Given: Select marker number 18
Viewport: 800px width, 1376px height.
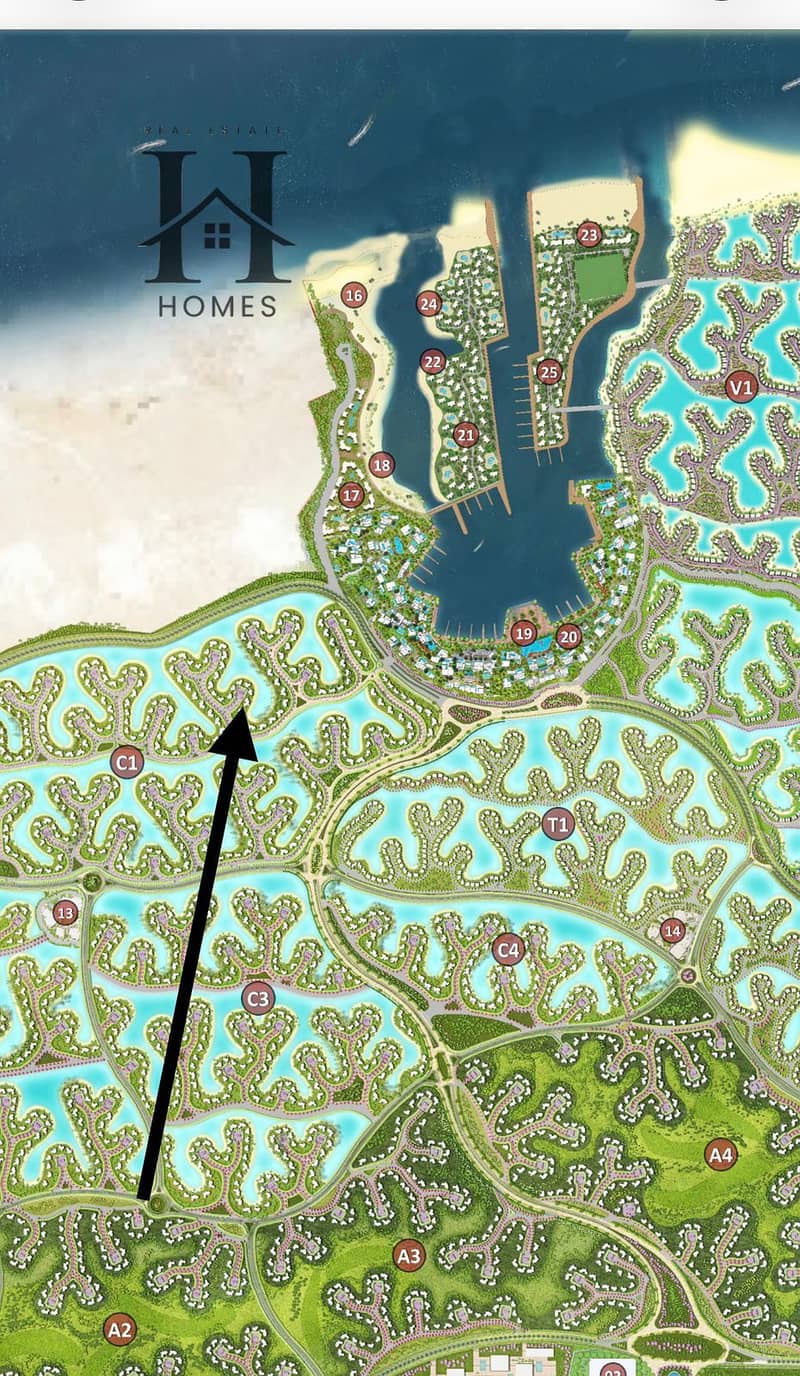Looking at the screenshot, I should coord(381,465).
